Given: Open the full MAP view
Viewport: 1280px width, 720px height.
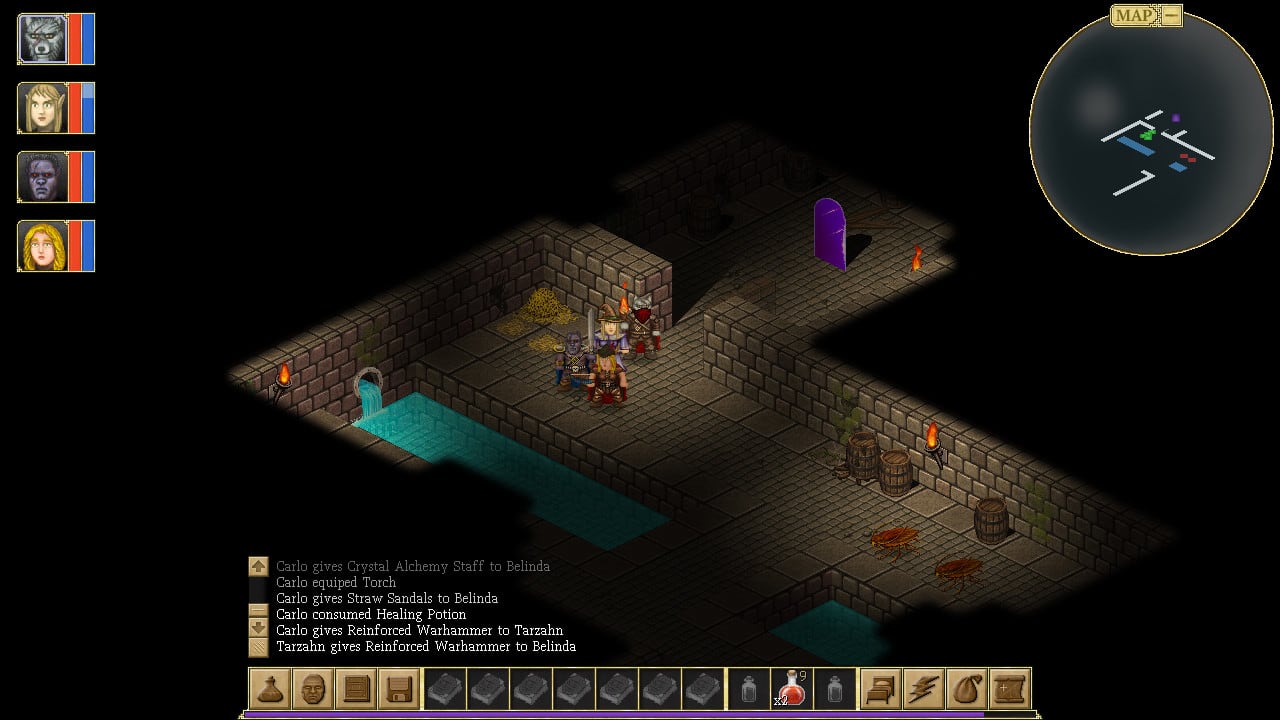Looking at the screenshot, I should tap(1135, 15).
